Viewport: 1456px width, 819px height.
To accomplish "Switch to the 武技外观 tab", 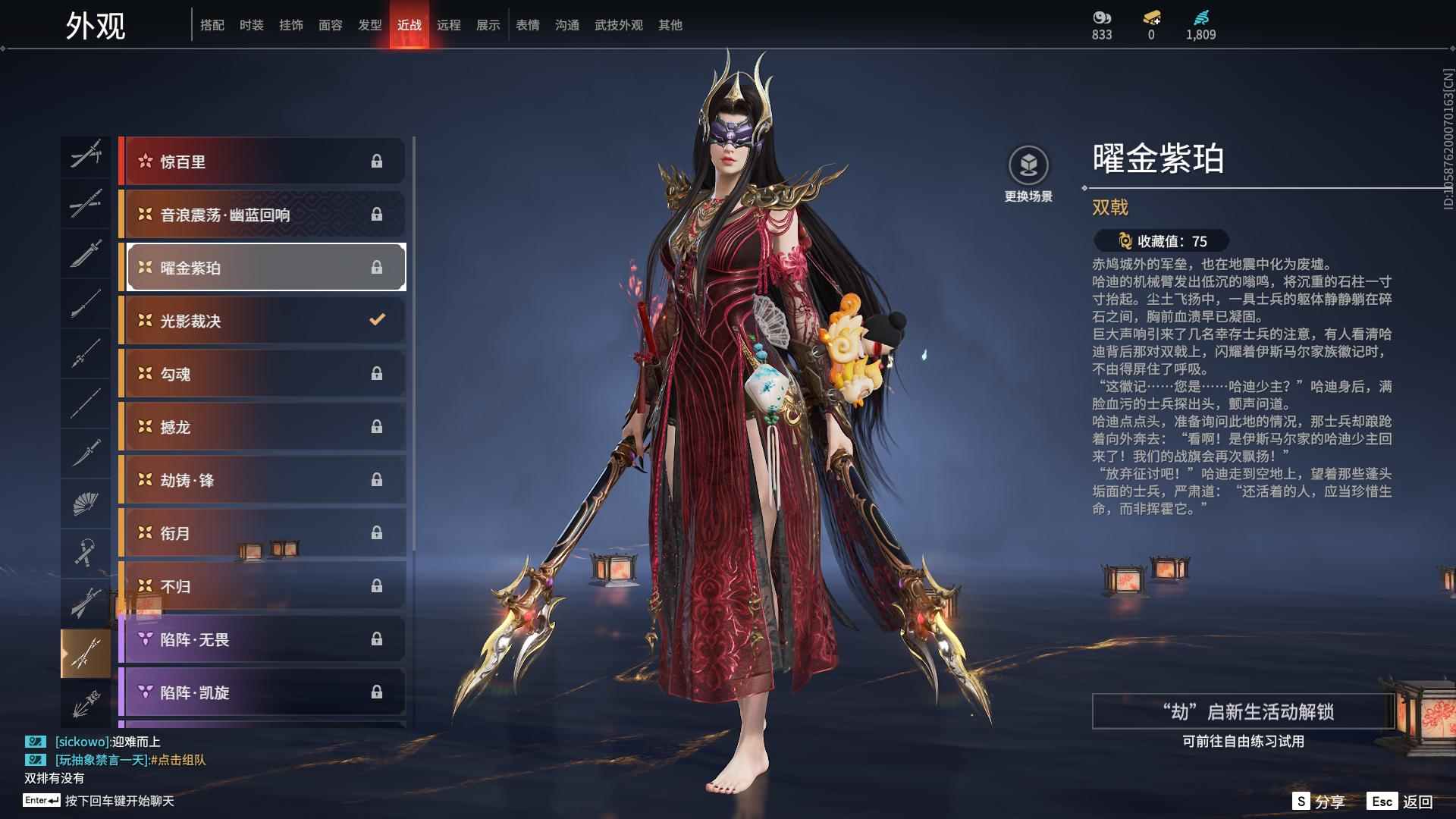I will coord(618,24).
